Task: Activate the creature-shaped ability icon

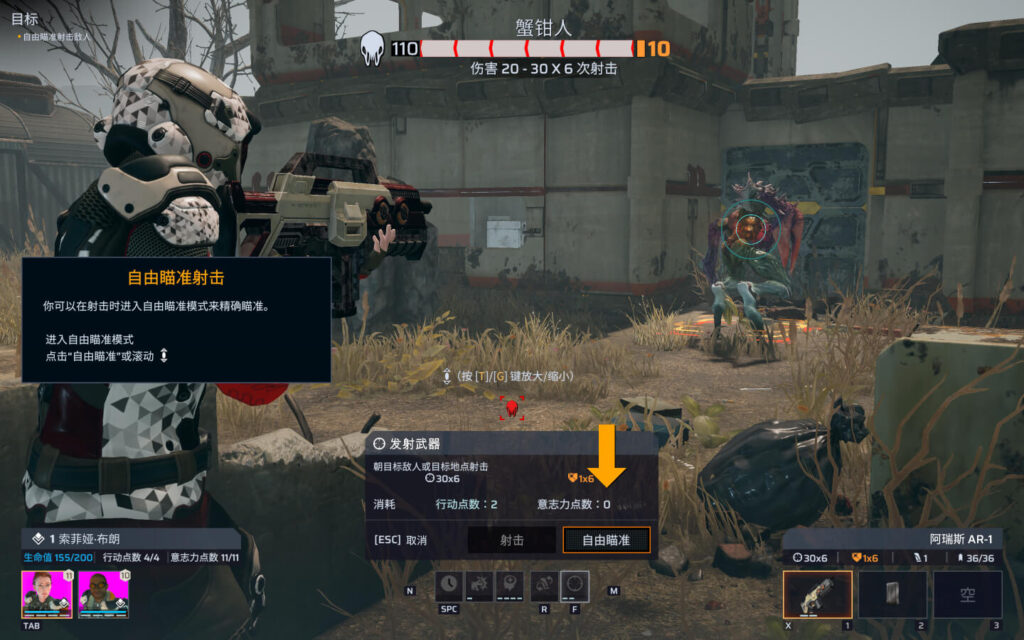Action: (480, 586)
